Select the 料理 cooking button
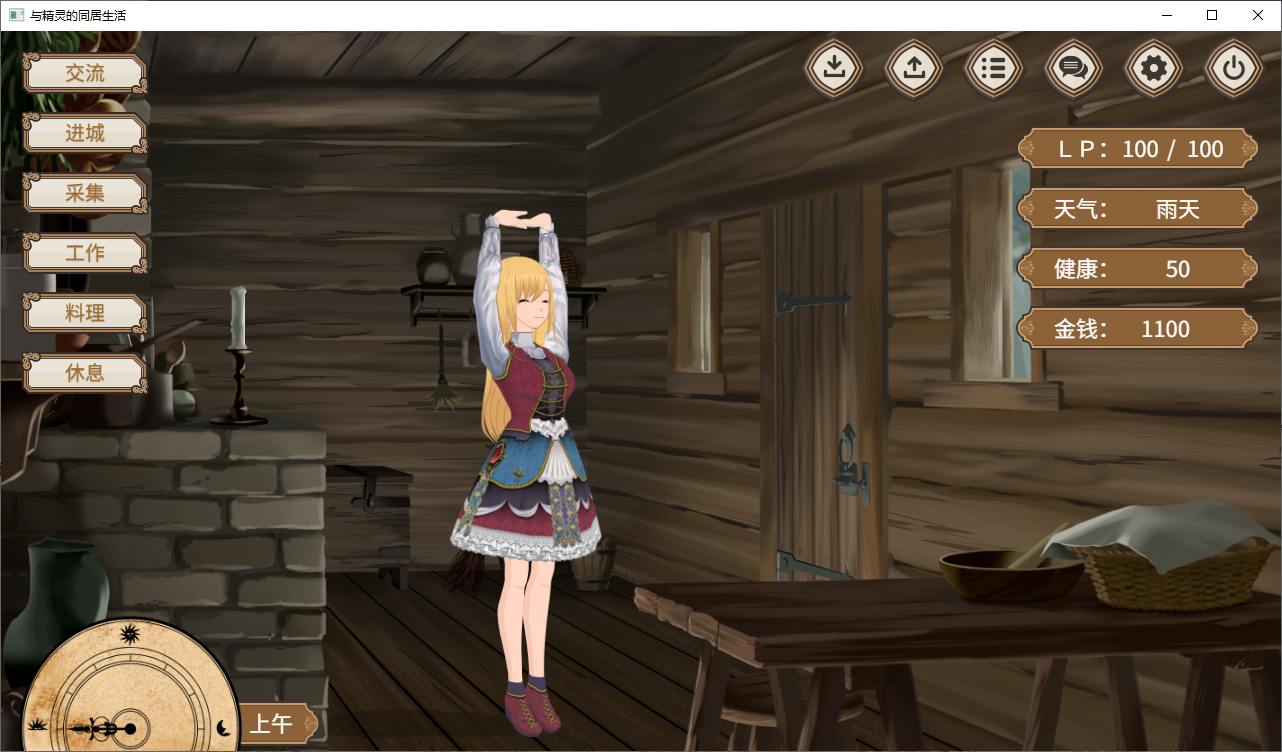1282x752 pixels. coord(85,313)
